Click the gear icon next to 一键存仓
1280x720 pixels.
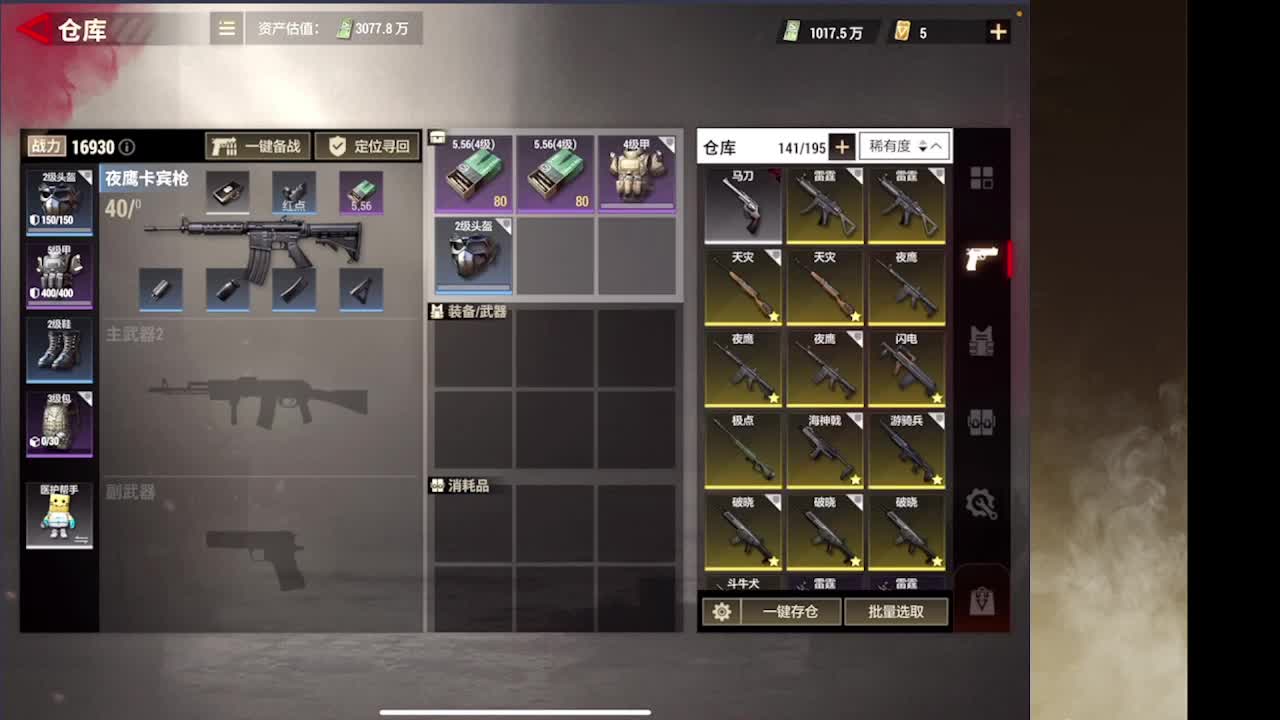coord(722,612)
